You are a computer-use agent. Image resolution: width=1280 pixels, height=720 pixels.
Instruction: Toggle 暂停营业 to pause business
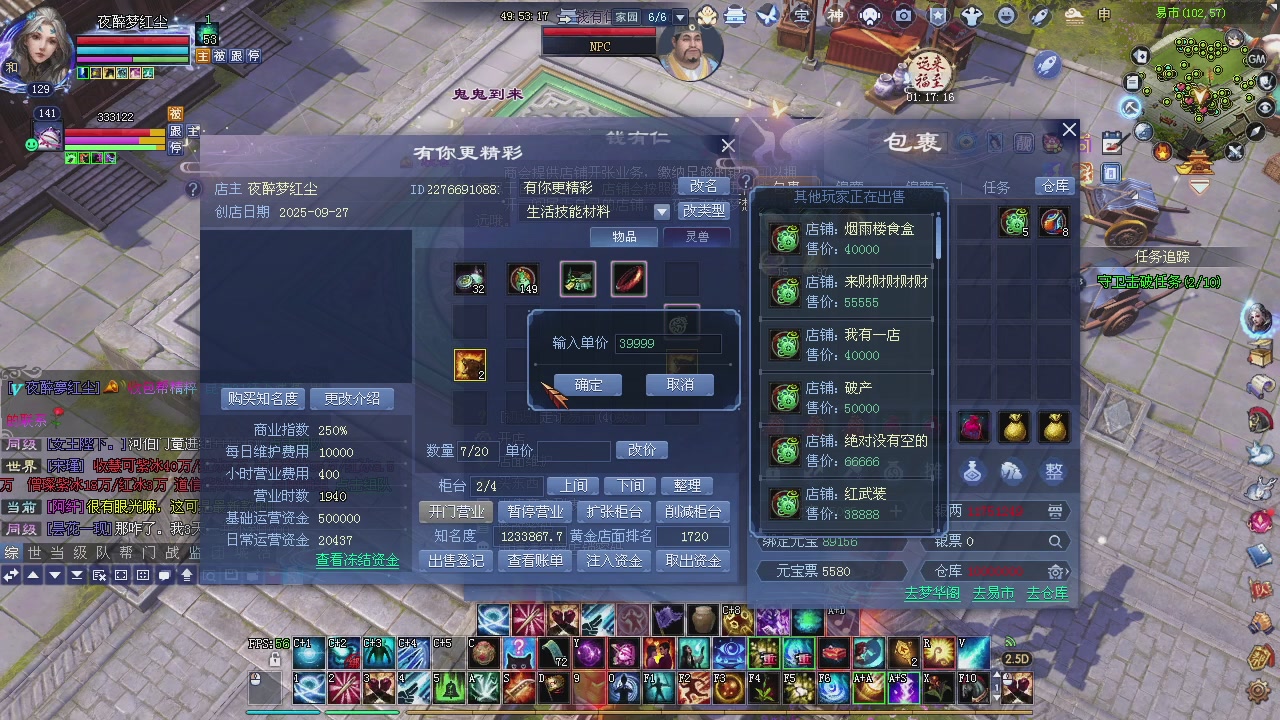tap(534, 512)
